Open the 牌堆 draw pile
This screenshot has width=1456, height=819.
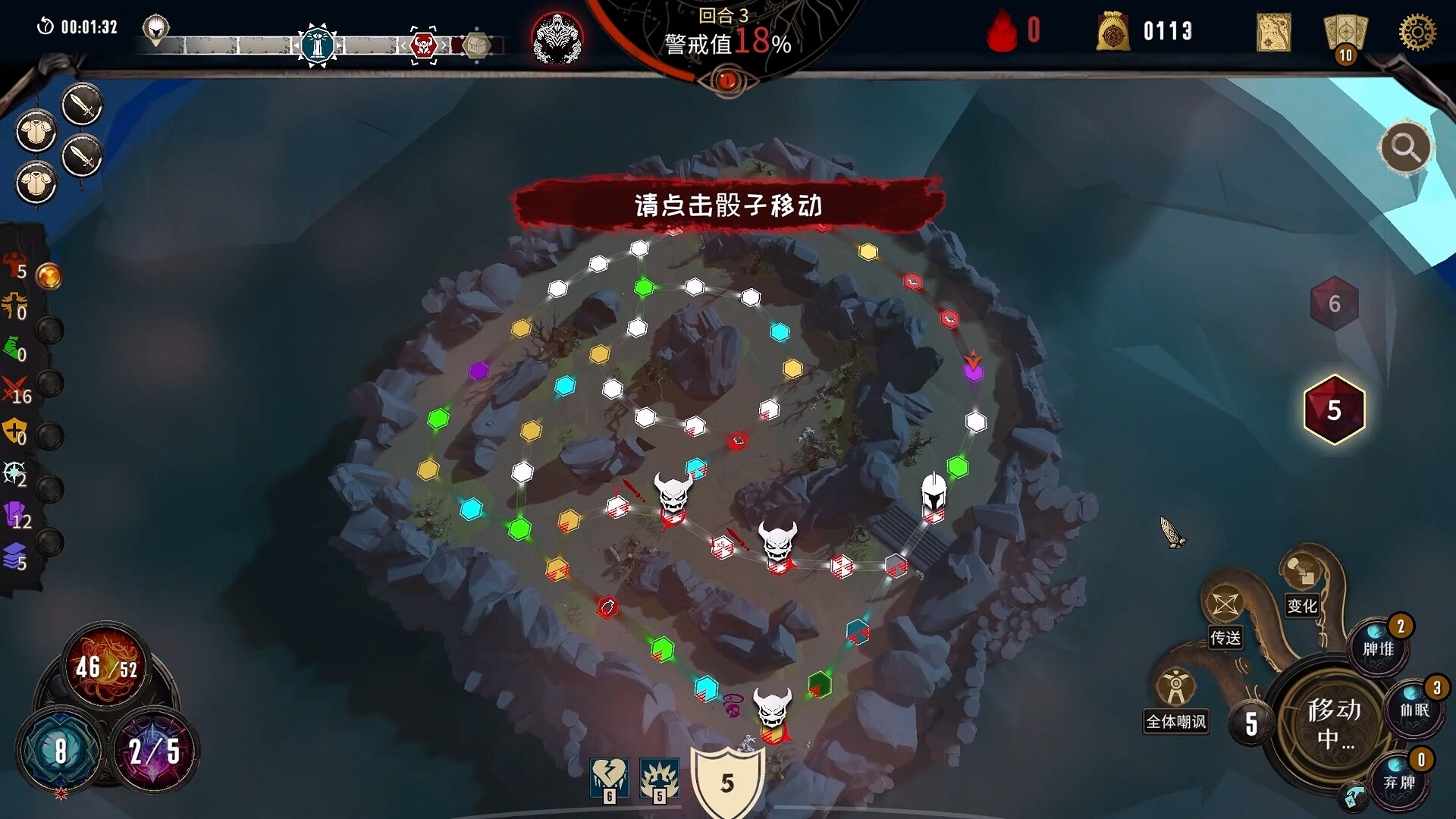[1379, 647]
